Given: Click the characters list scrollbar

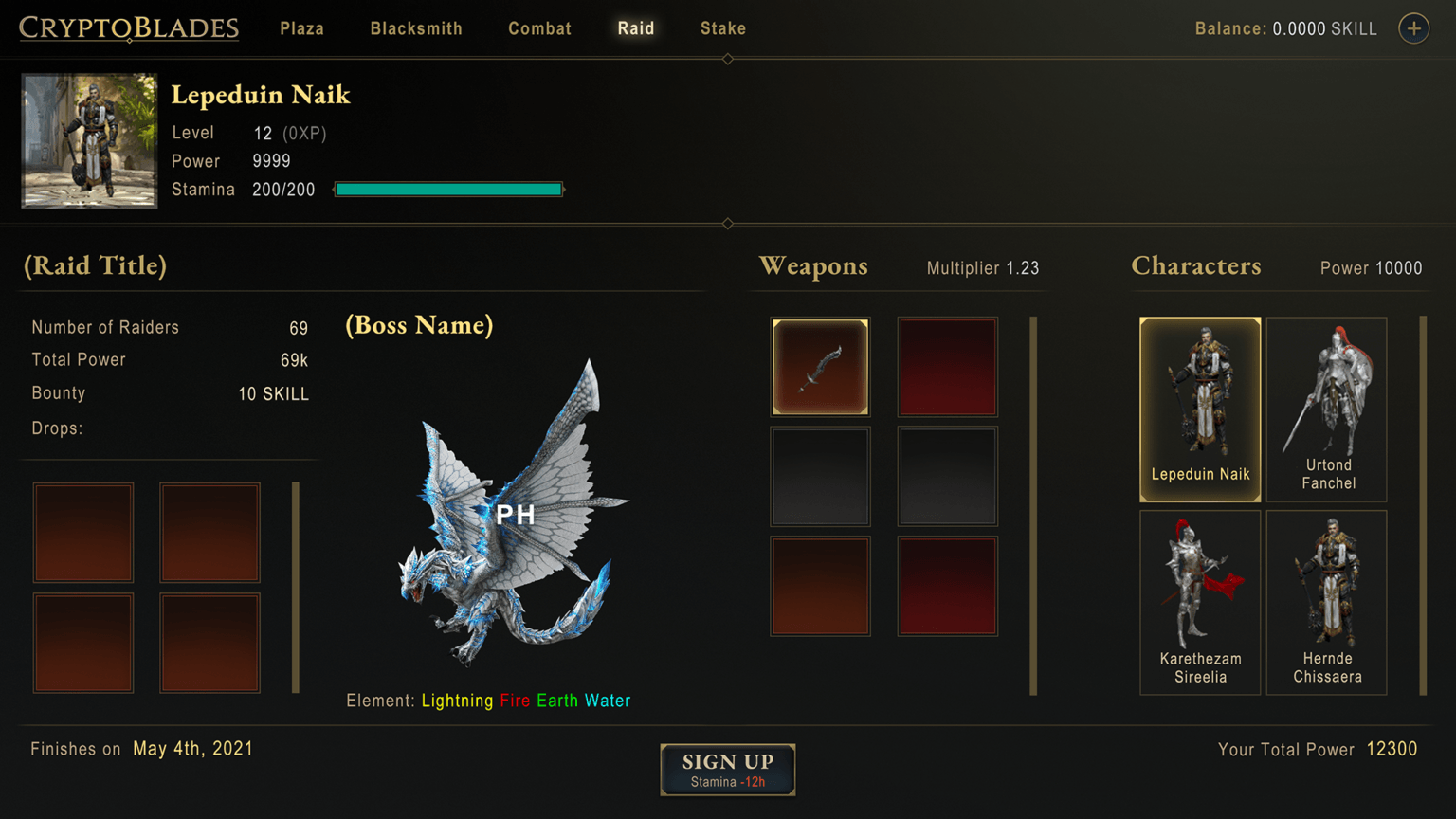Looking at the screenshot, I should point(1423,505).
